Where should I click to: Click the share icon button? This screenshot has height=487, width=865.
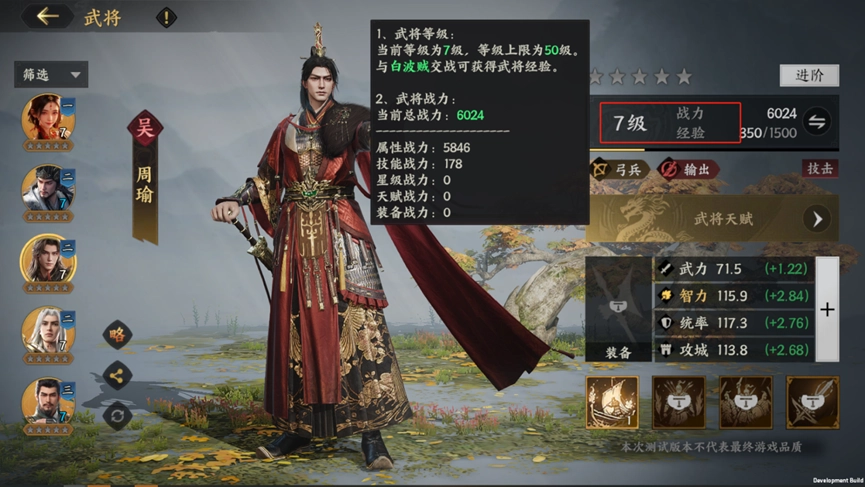118,376
